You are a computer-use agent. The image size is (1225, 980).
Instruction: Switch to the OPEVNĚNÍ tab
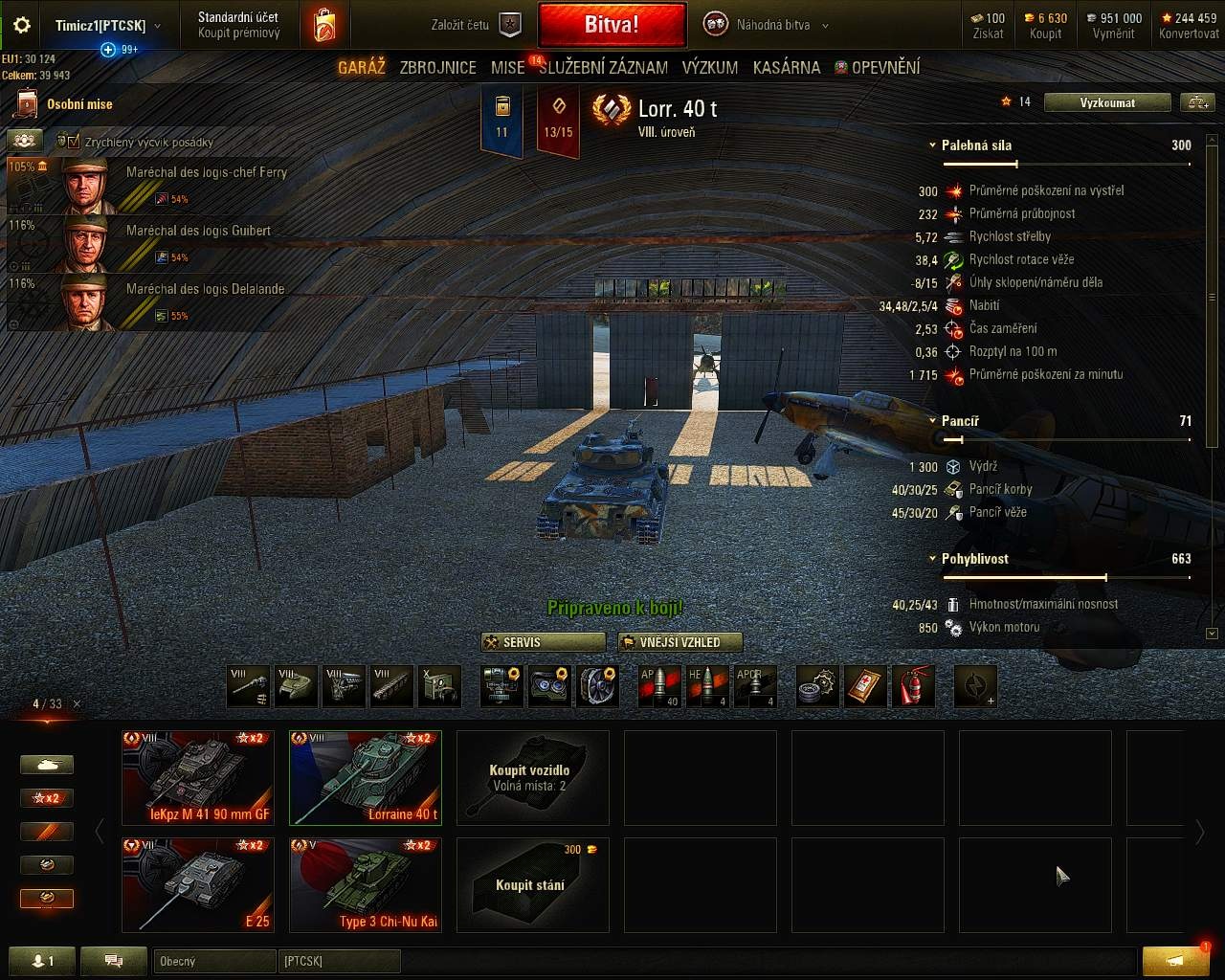[878, 67]
